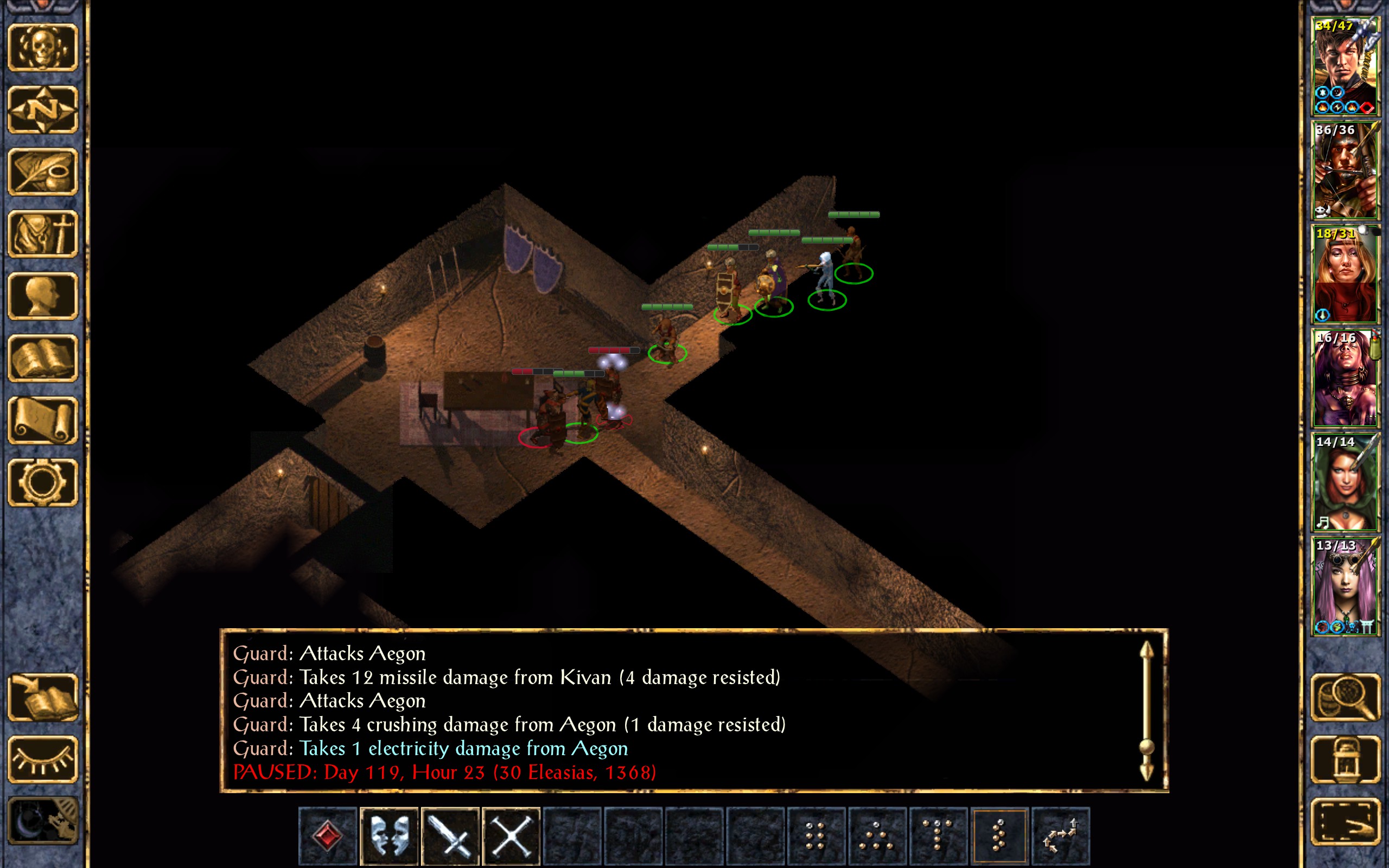Open game options with the gear icon

click(x=43, y=482)
